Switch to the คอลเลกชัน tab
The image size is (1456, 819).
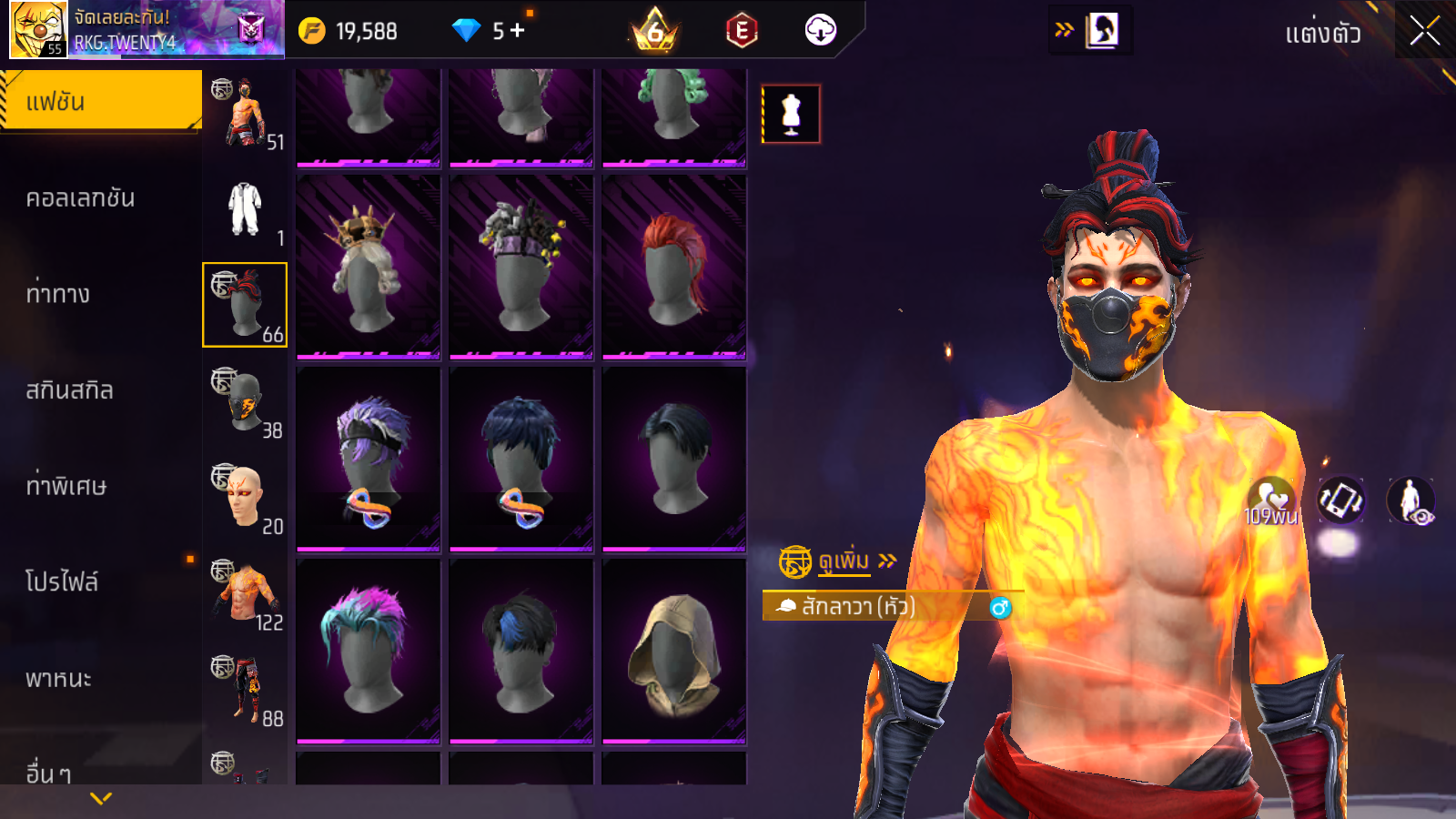click(81, 198)
